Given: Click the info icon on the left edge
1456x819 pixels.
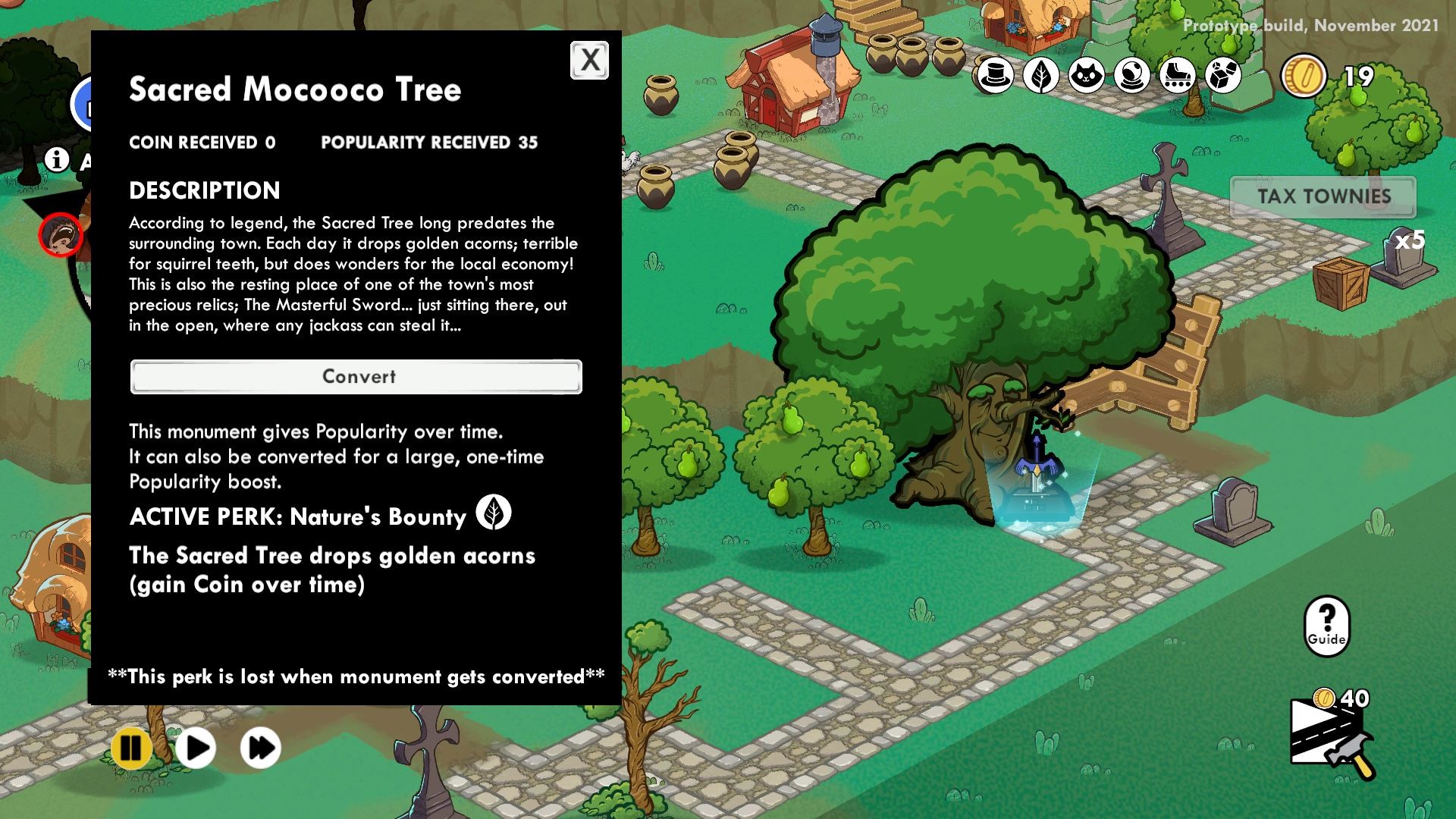Looking at the screenshot, I should (56, 160).
